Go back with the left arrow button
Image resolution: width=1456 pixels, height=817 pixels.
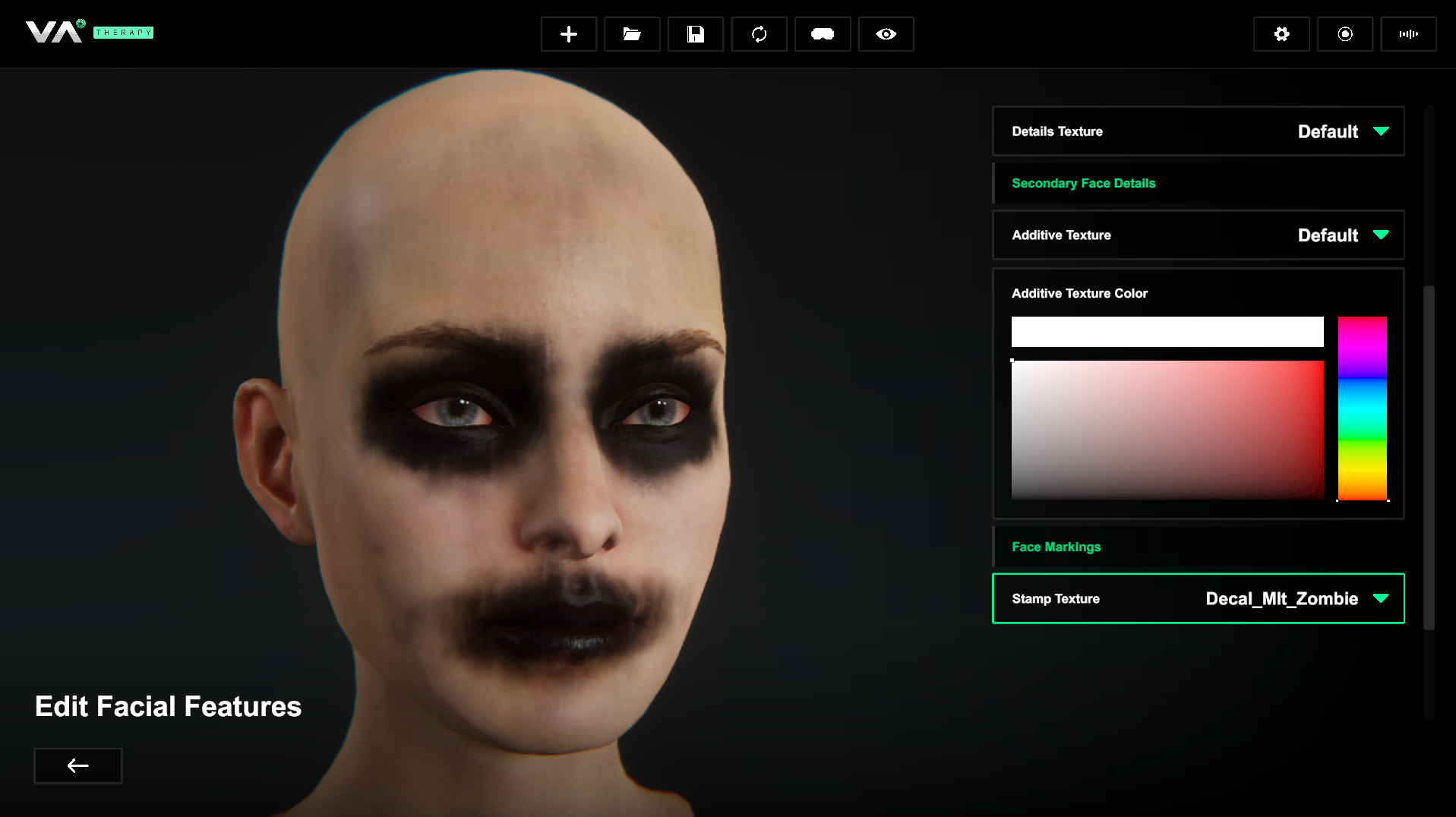(78, 765)
